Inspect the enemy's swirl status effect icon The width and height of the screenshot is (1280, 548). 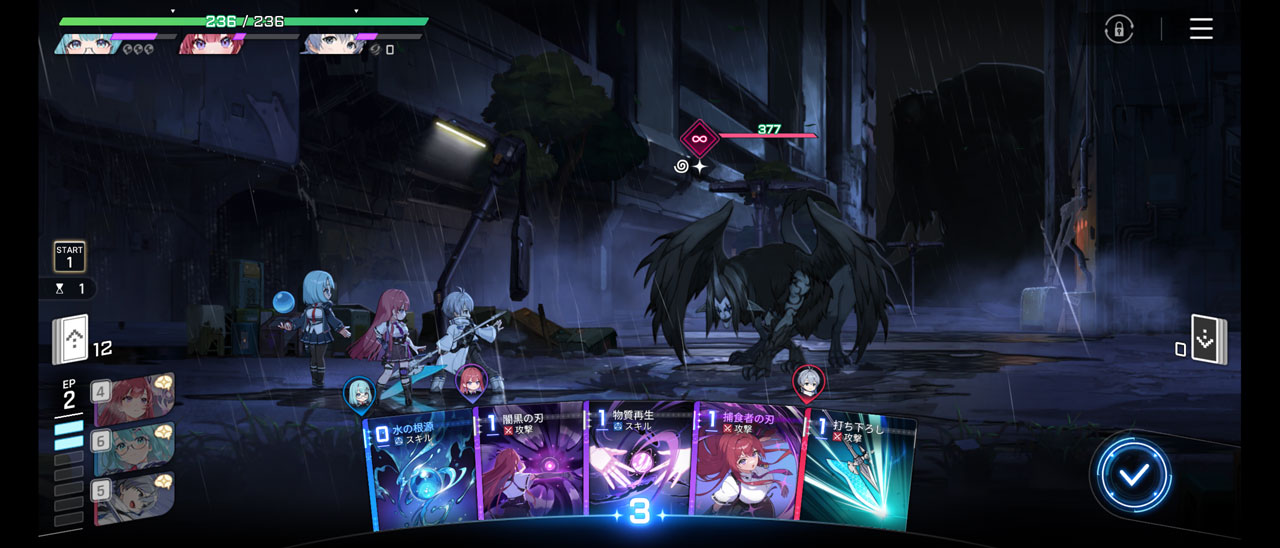click(x=682, y=166)
